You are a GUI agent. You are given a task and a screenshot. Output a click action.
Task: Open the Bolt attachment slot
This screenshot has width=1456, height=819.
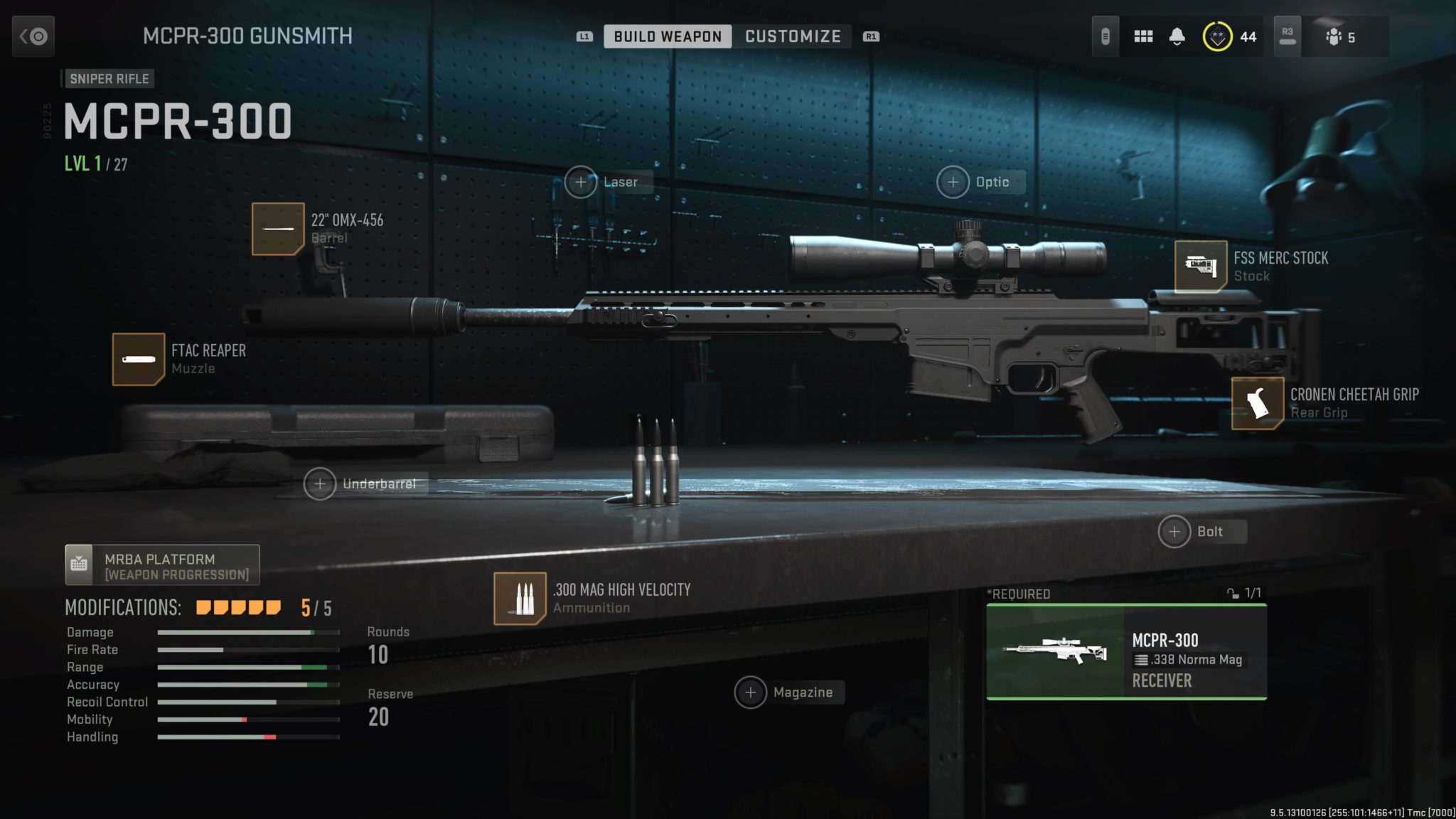pyautogui.click(x=1174, y=531)
